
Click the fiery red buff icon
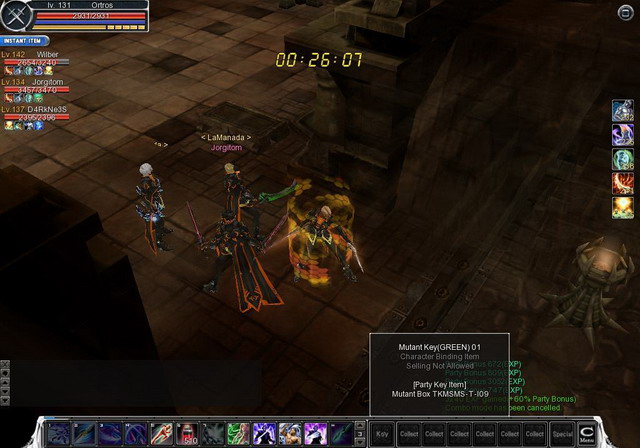pyautogui.click(x=623, y=183)
